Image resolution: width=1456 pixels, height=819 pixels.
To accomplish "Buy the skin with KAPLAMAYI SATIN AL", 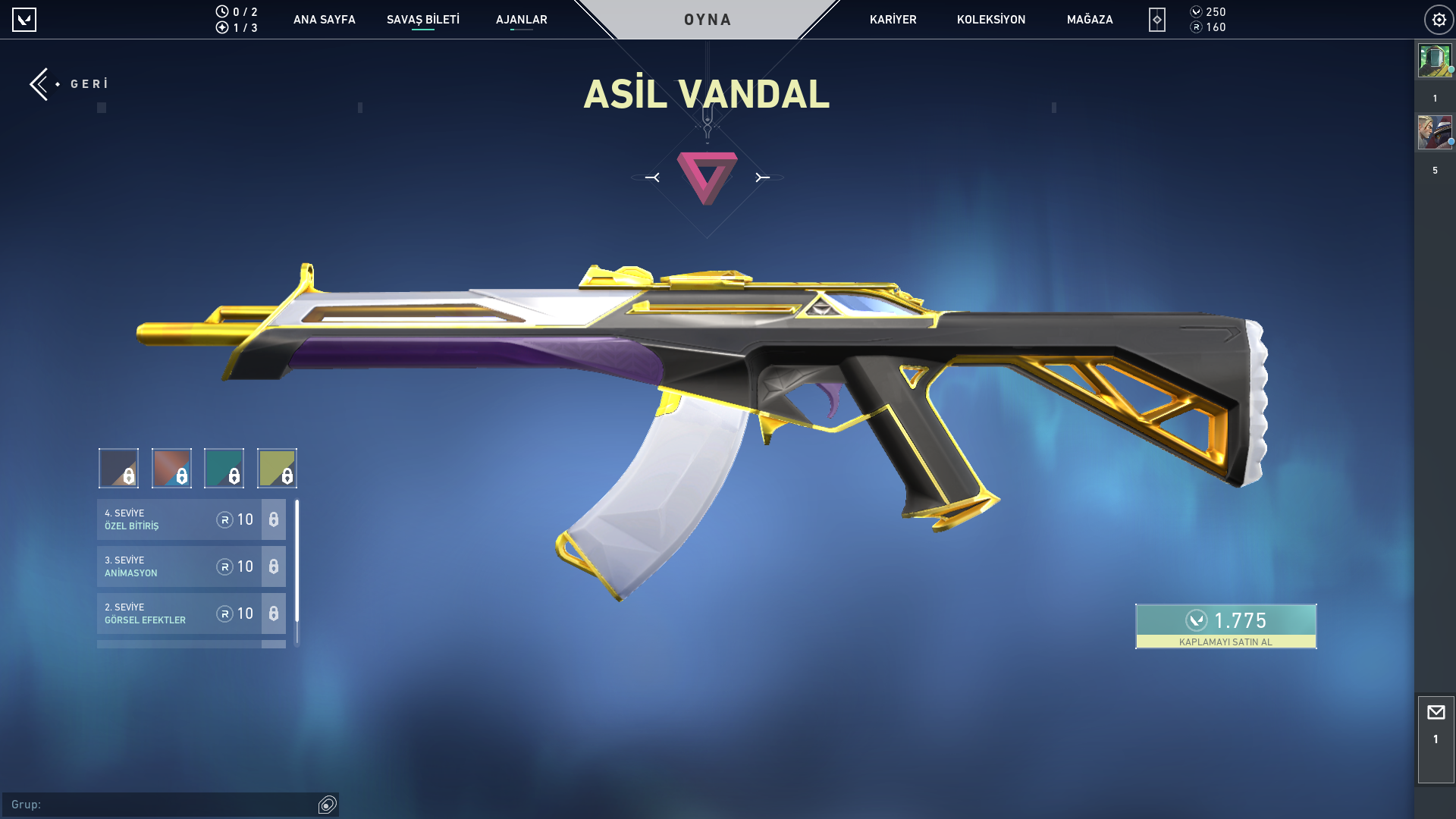I will [1225, 626].
